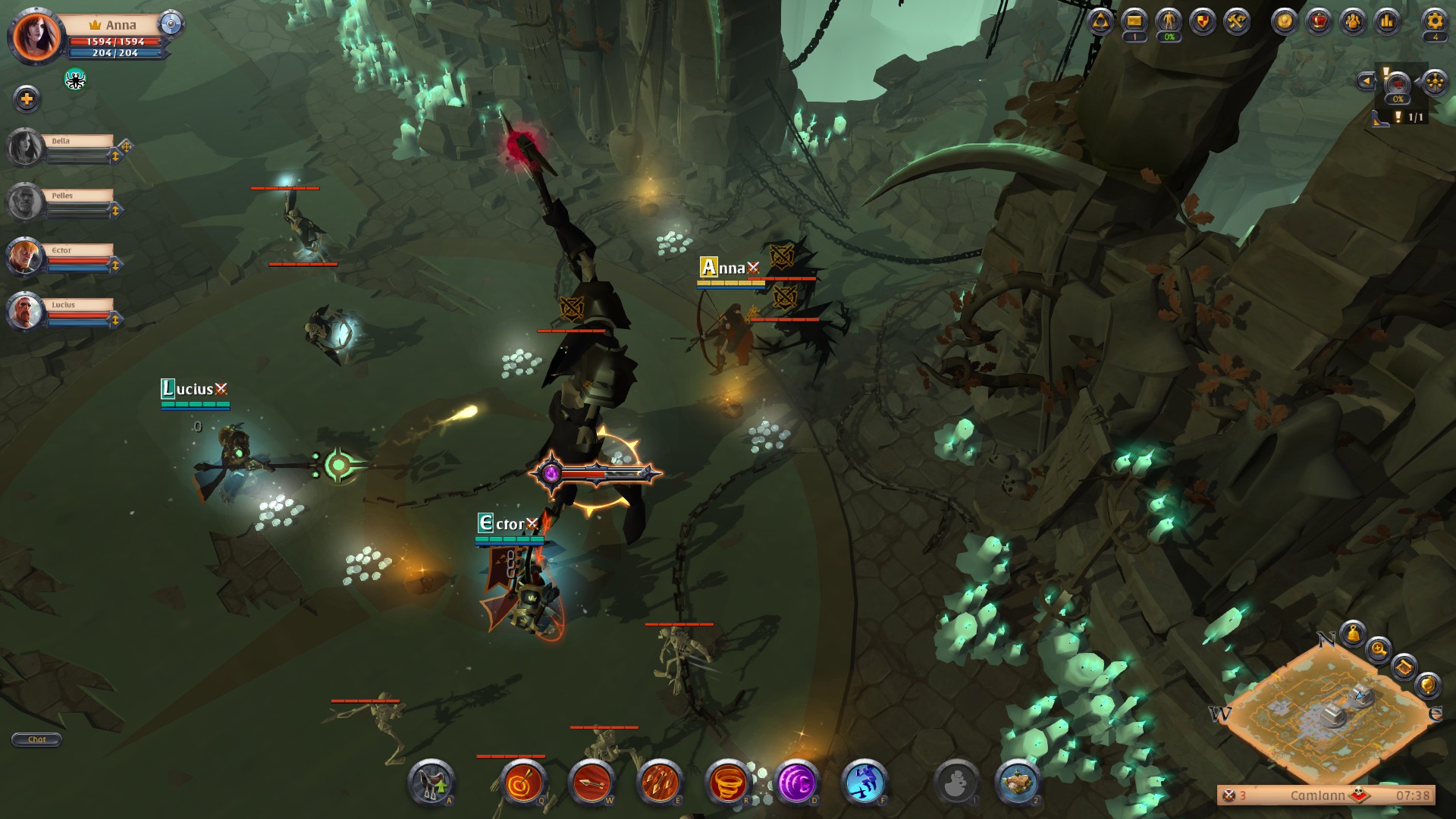This screenshot has width=1456, height=819.
Task: Open the red crown icon menu
Action: click(1319, 21)
